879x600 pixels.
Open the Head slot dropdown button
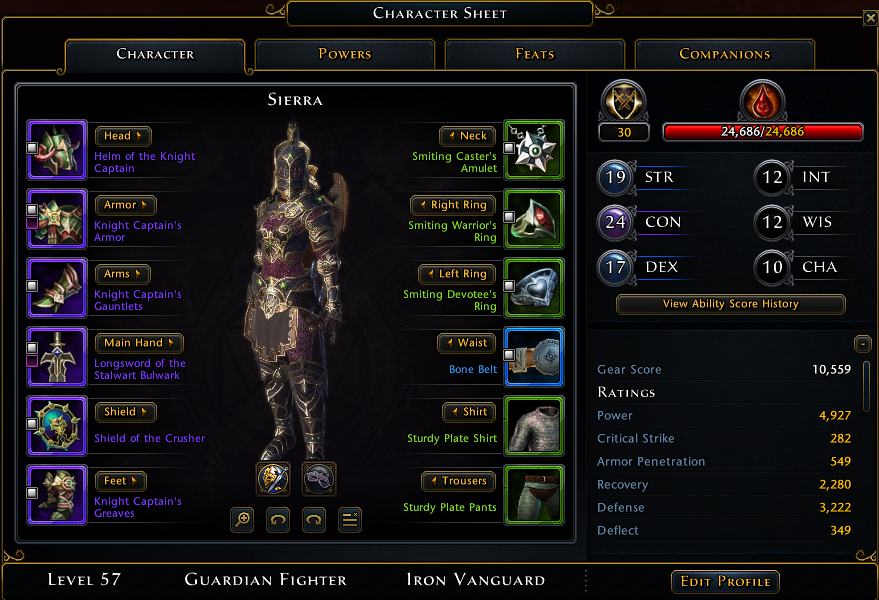tap(123, 136)
